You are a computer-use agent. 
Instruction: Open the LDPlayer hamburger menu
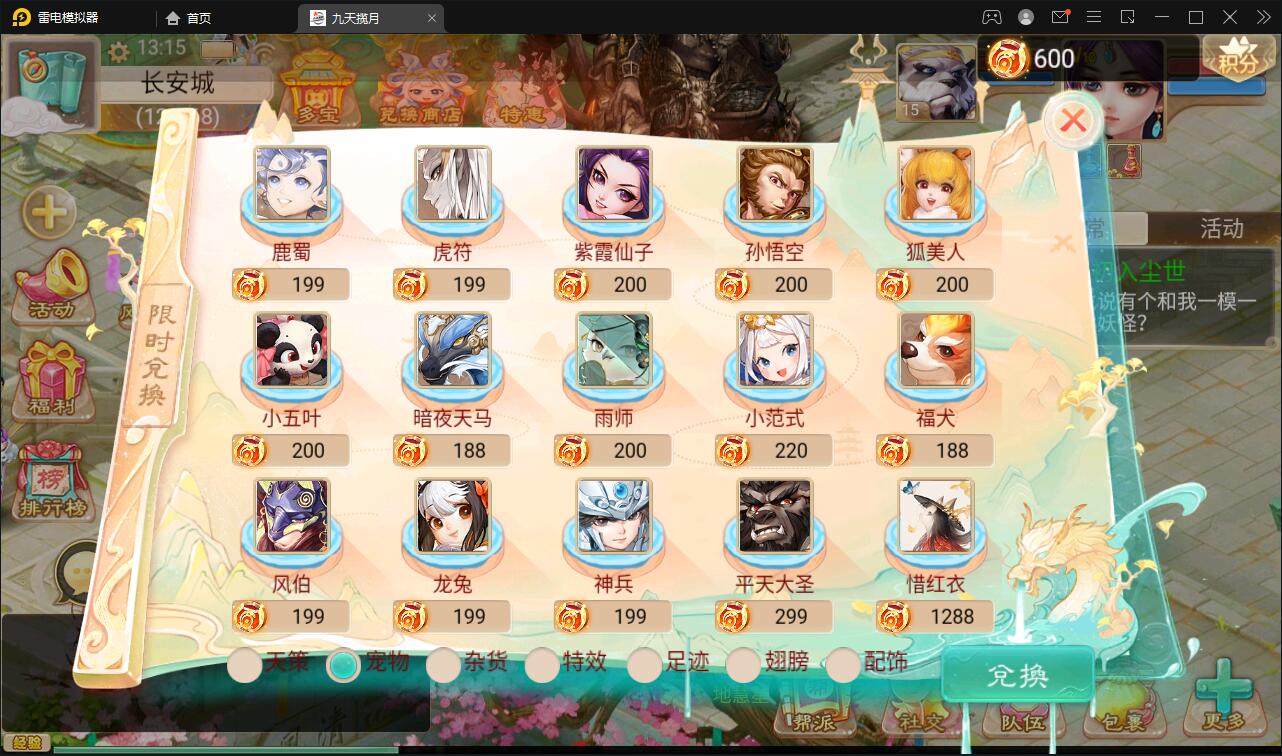1094,17
